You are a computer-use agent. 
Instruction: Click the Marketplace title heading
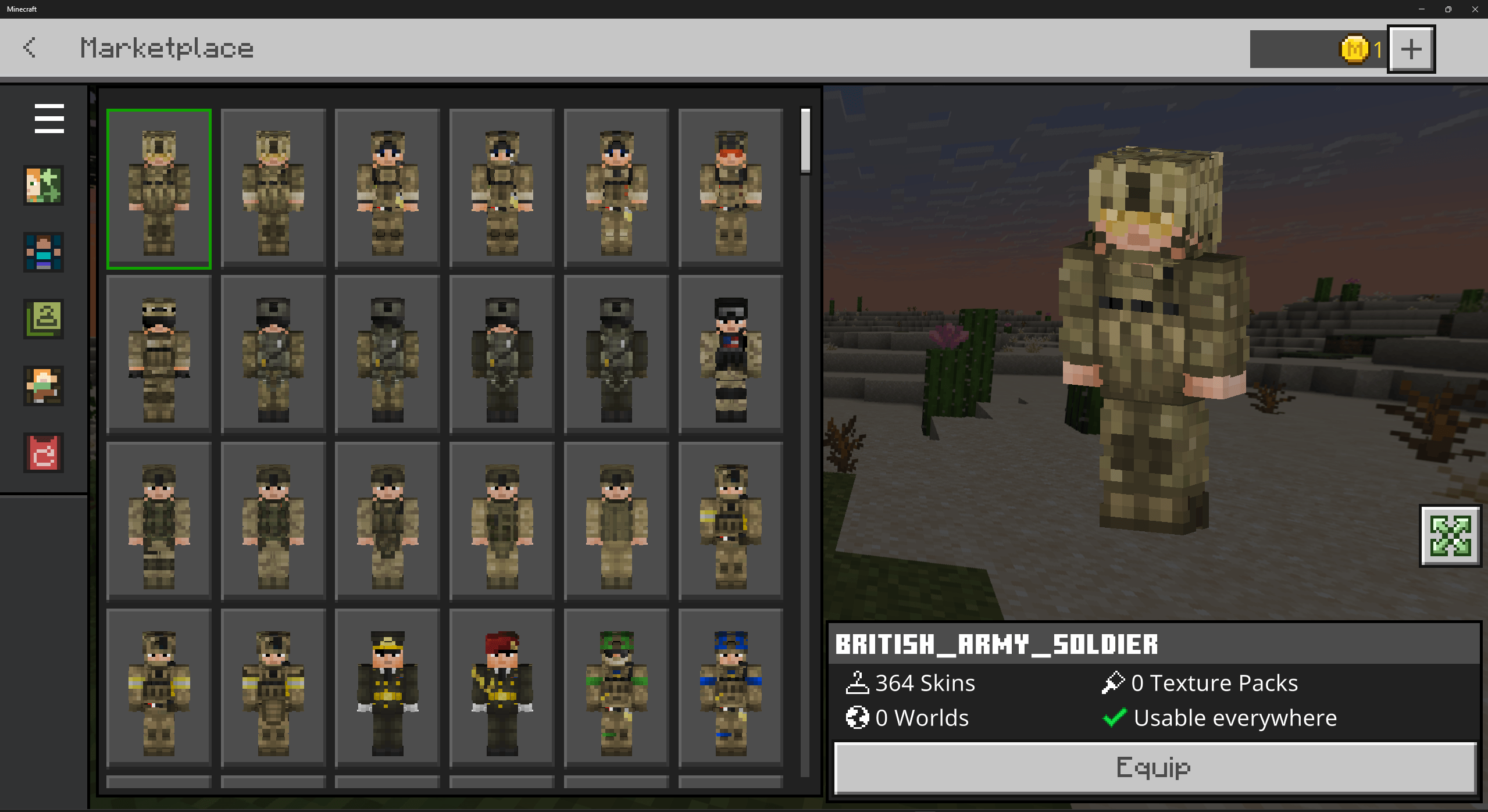point(167,48)
